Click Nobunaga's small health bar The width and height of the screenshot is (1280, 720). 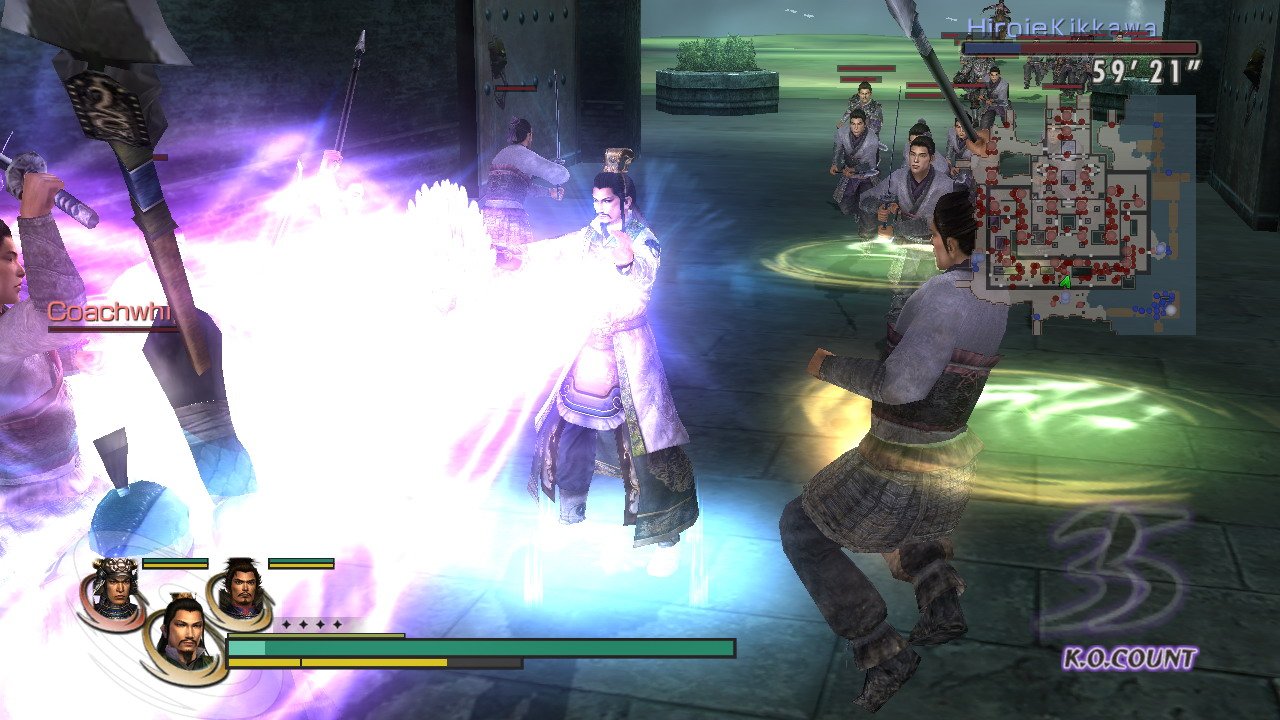tap(300, 563)
